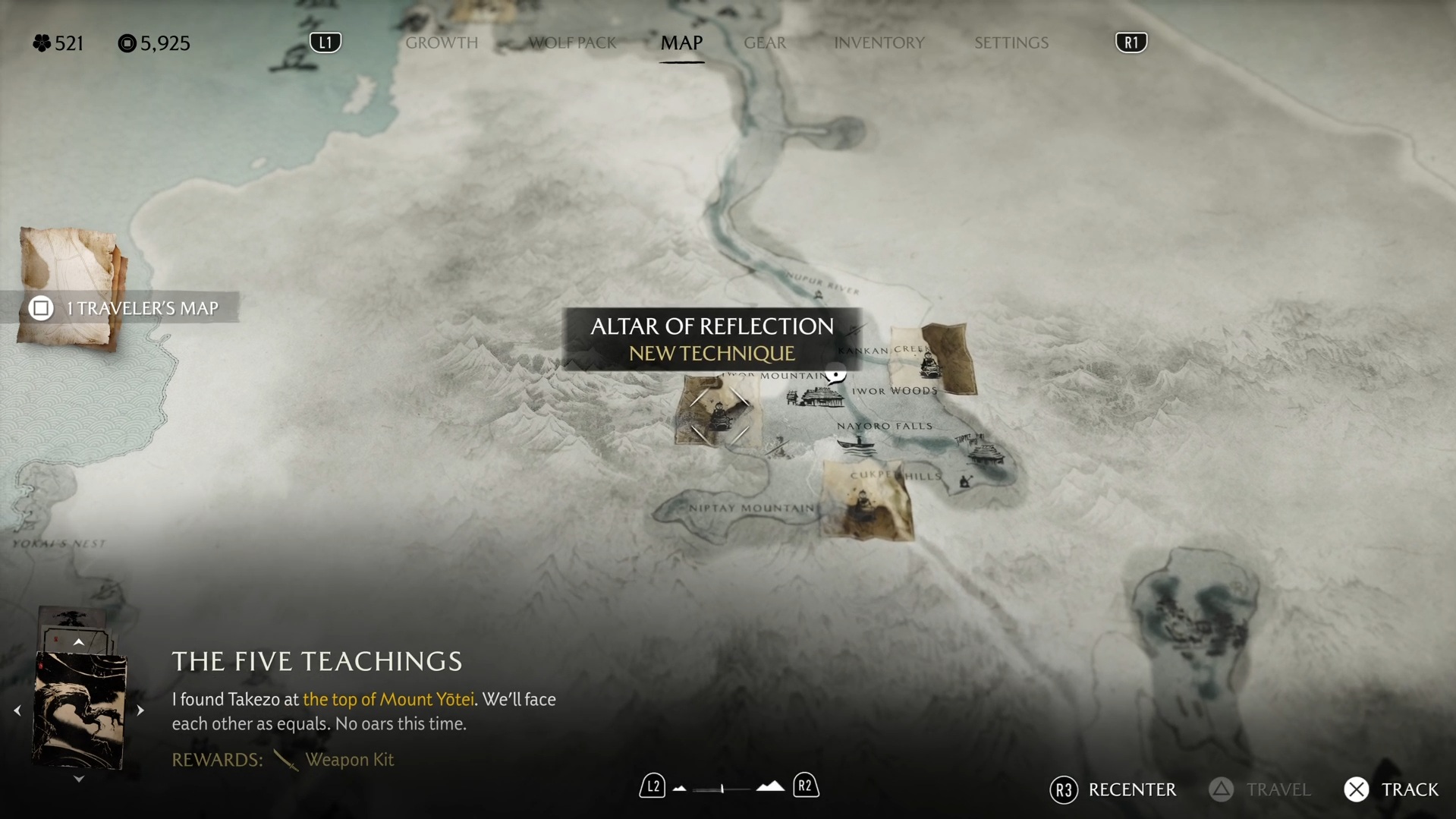Select the Map tab

(681, 43)
